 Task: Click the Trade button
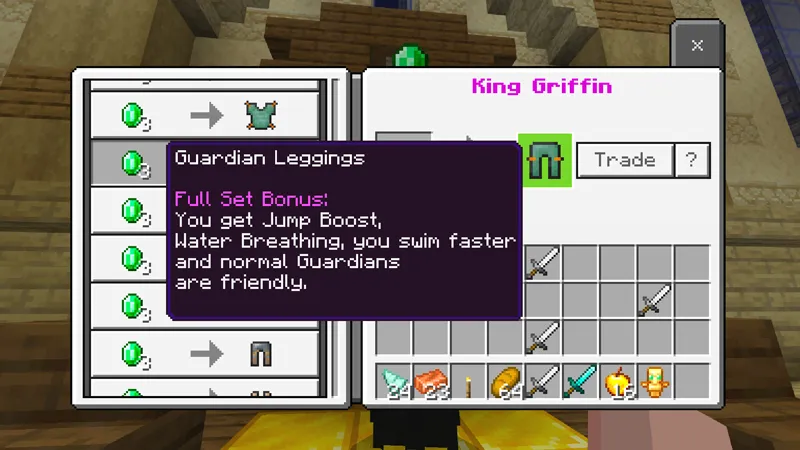tap(625, 160)
